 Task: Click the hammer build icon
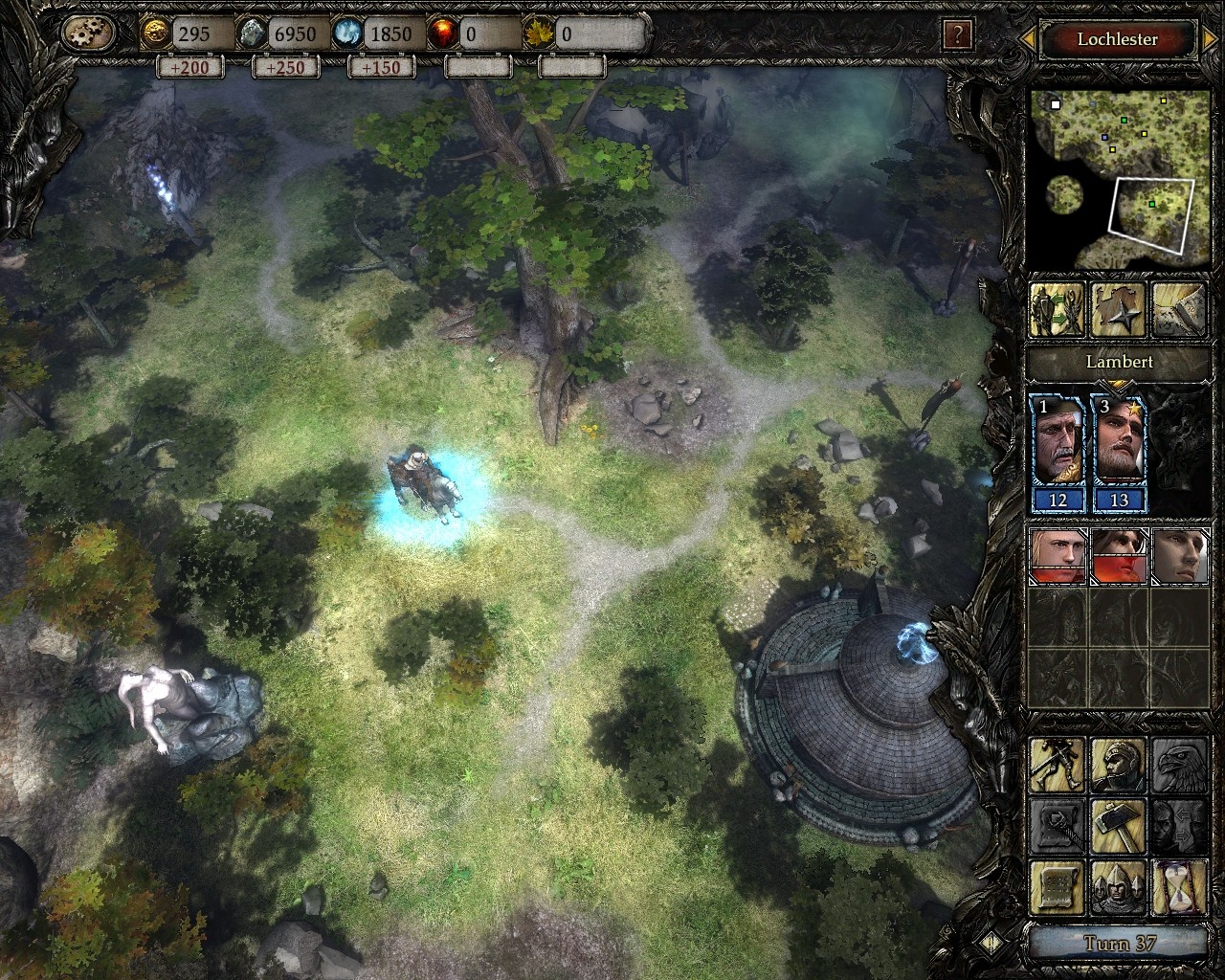click(1118, 826)
